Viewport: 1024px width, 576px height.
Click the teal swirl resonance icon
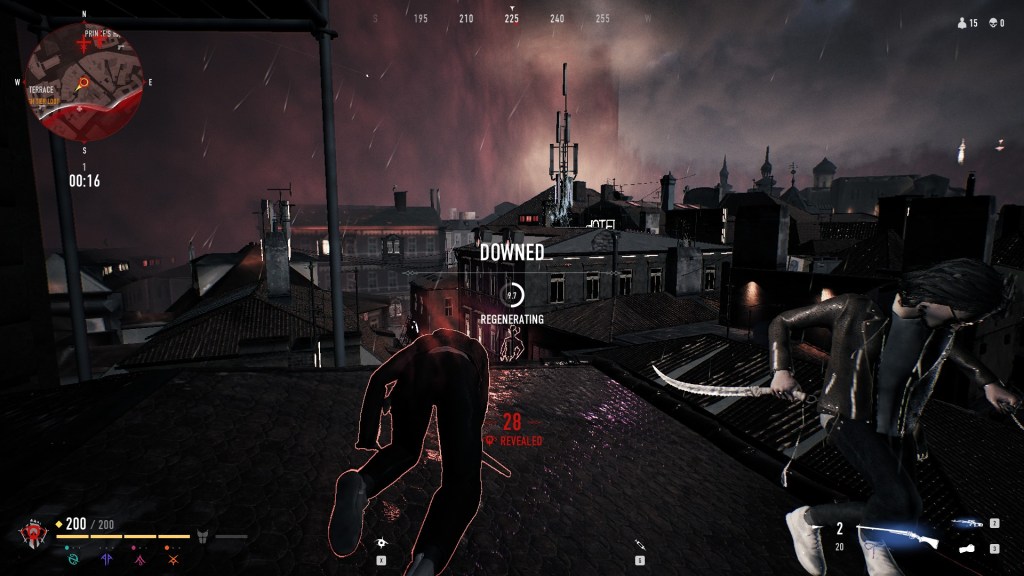[73, 560]
